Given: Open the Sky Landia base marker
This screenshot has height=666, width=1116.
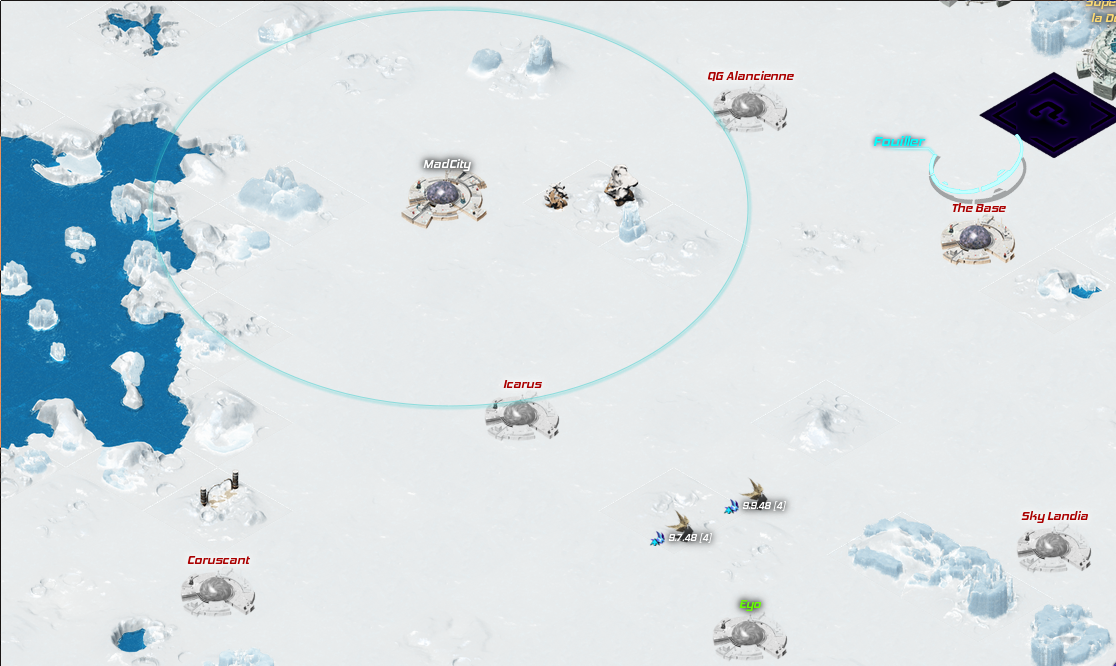Looking at the screenshot, I should coord(1053,548).
